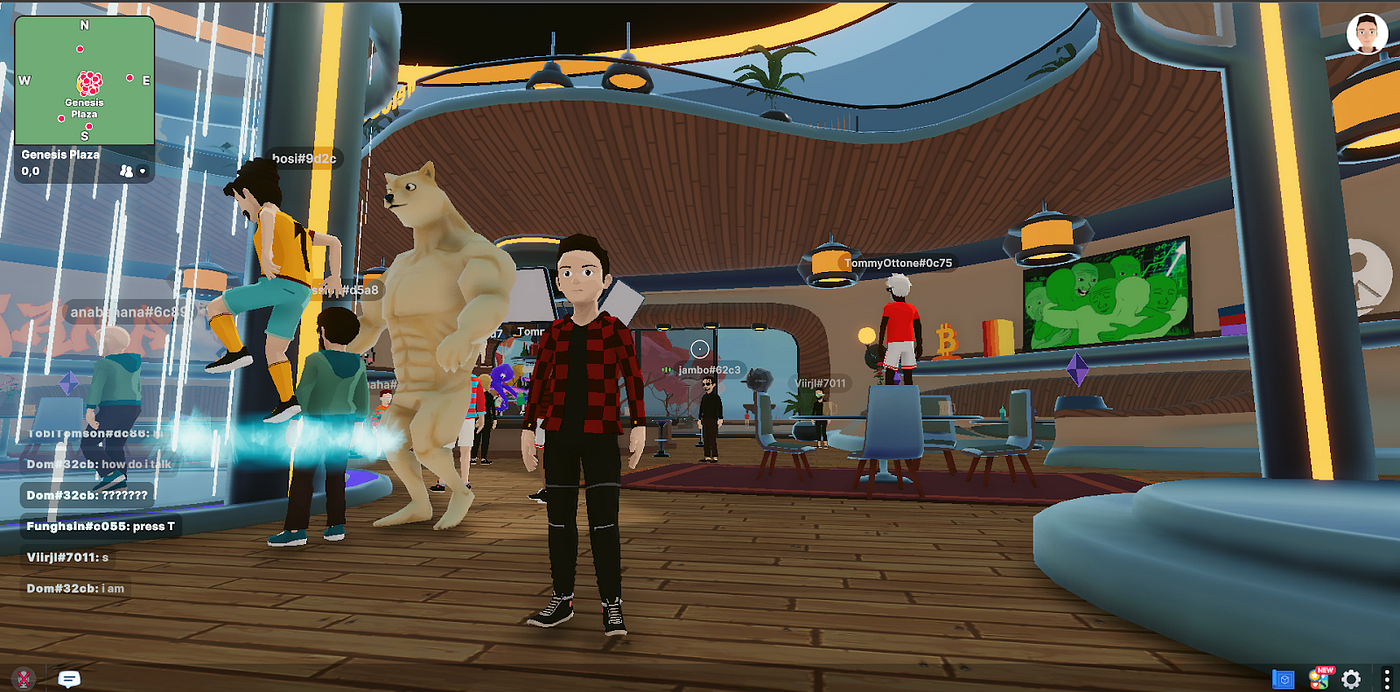The image size is (1400, 692).
Task: Open the explore icon marked NEW
Action: 1319,679
